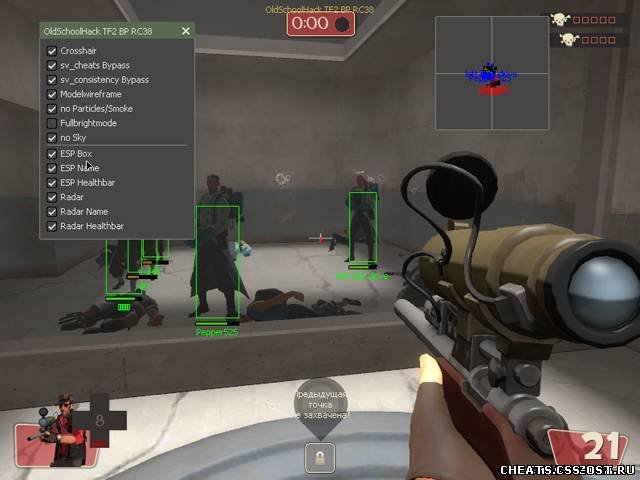
Task: Close the OldSchoolHack menu window
Action: (x=185, y=31)
